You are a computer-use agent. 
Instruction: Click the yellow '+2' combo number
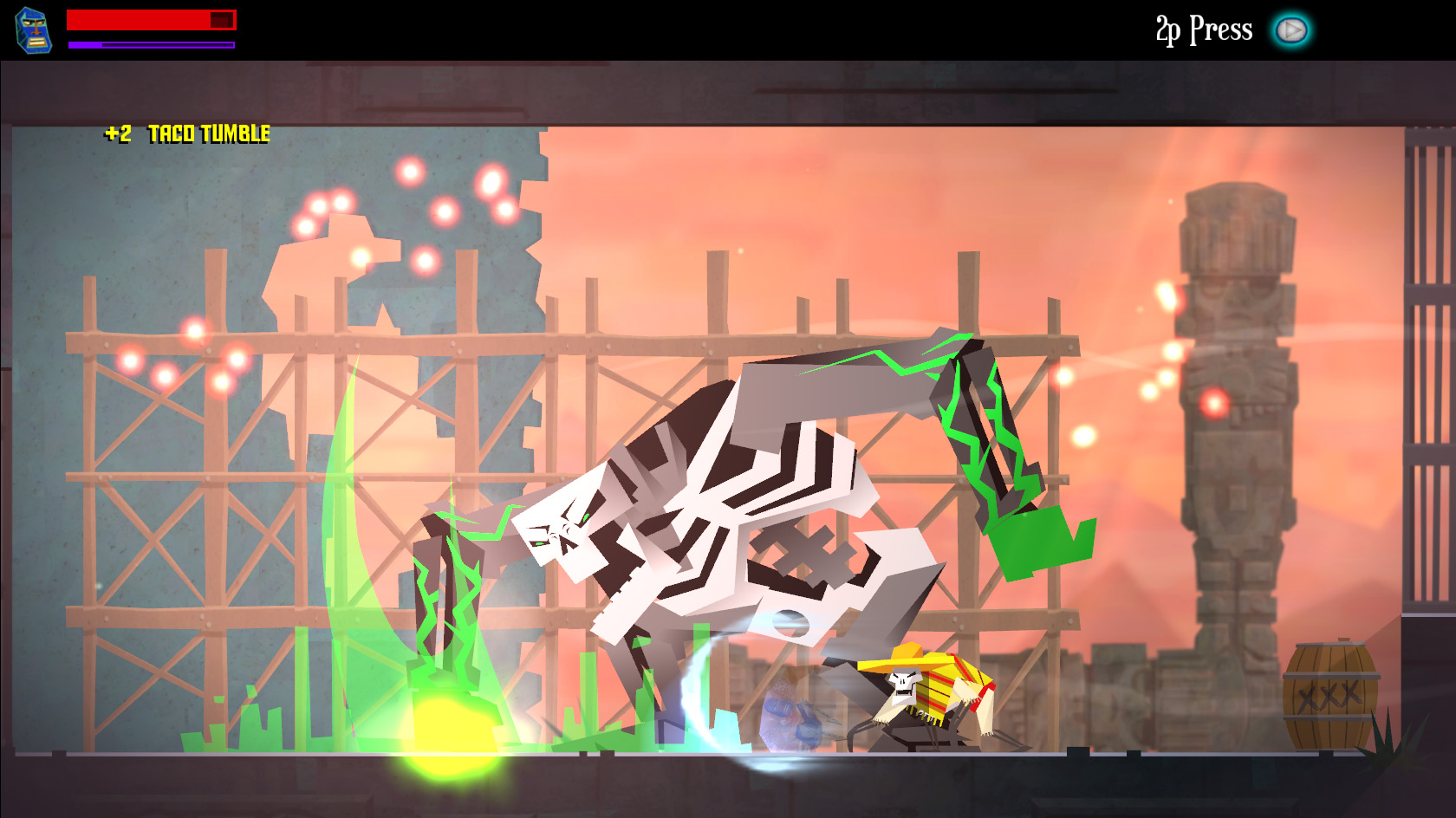[117, 134]
